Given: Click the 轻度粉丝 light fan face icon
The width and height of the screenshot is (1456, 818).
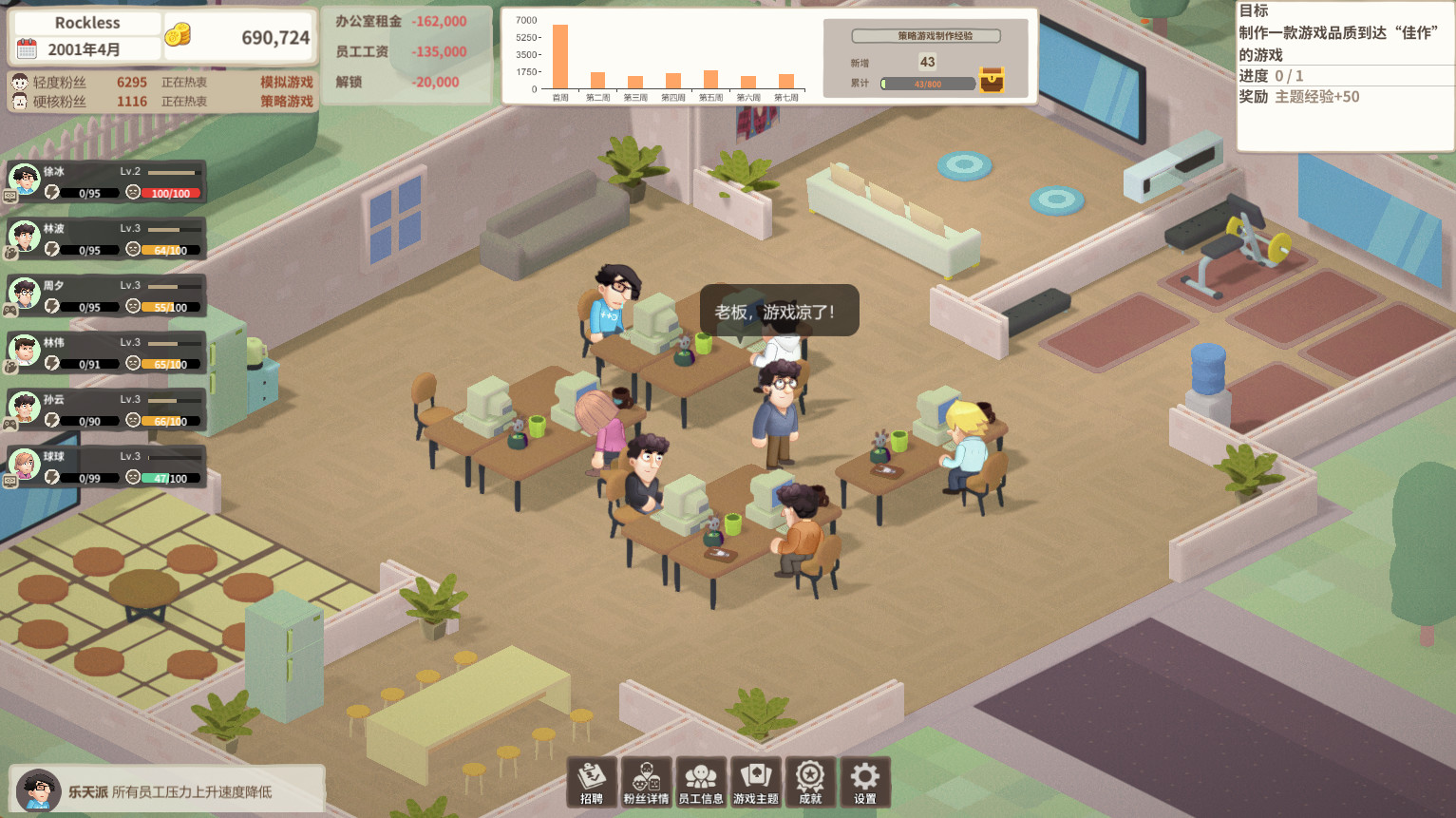Looking at the screenshot, I should (x=19, y=82).
